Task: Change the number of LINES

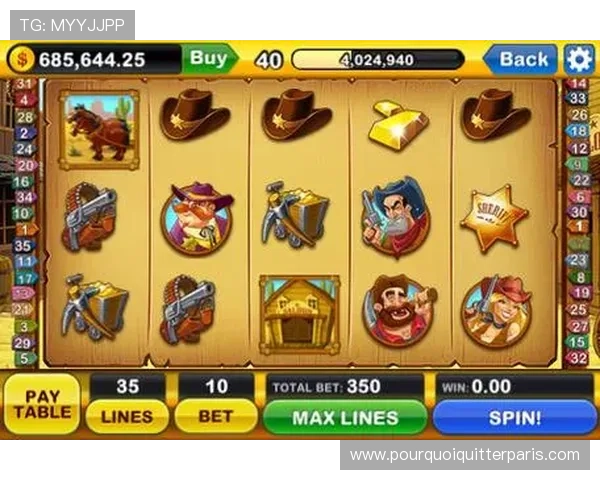Action: click(x=127, y=417)
